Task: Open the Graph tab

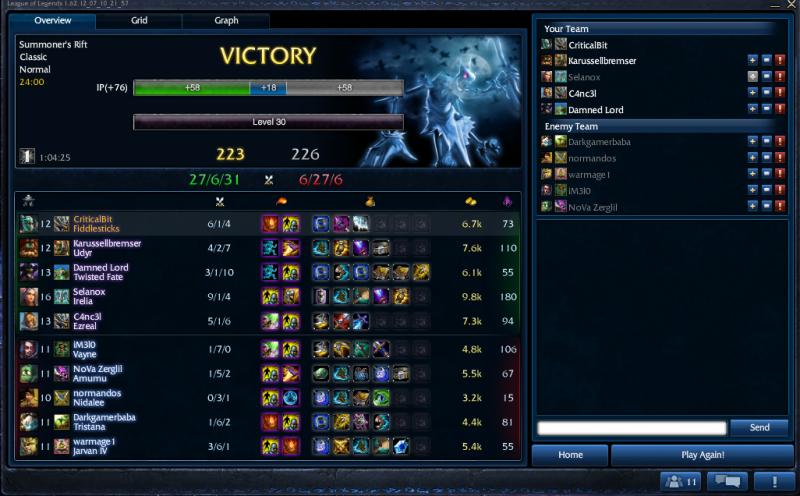Action: coord(225,20)
